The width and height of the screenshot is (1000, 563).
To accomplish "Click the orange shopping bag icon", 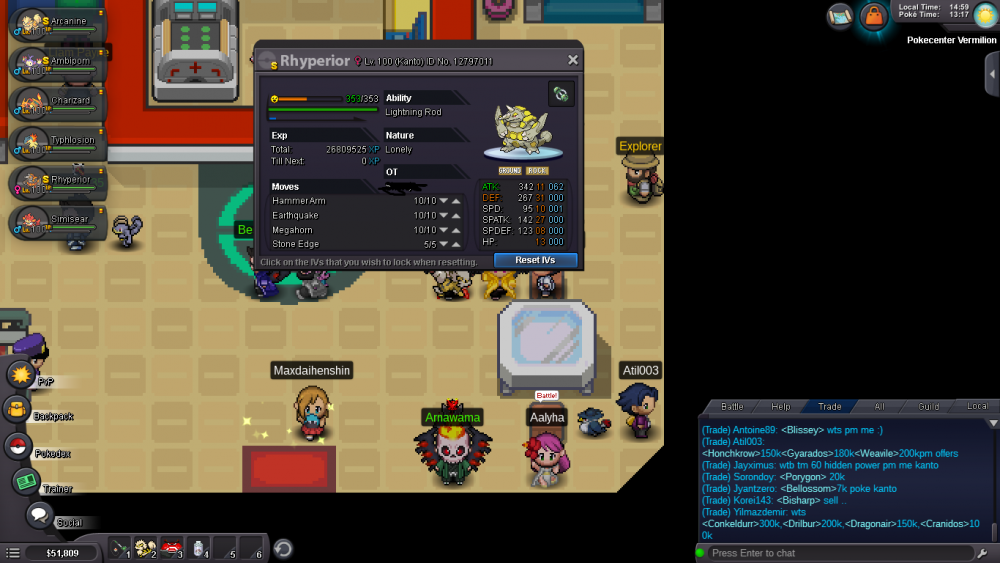I will (x=875, y=17).
